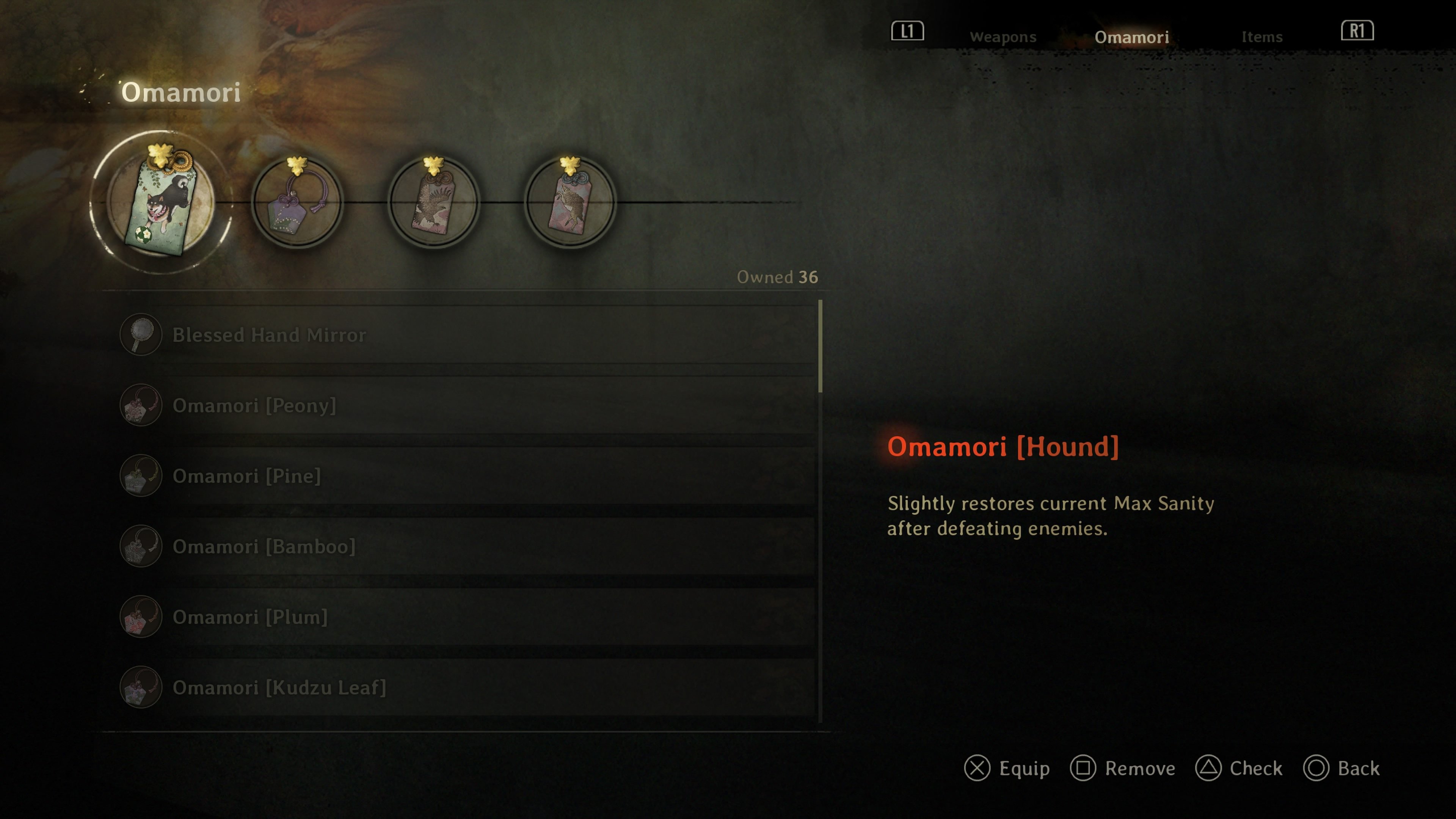This screenshot has height=819, width=1456.
Task: Select the eagle omamori slot
Action: click(x=433, y=202)
